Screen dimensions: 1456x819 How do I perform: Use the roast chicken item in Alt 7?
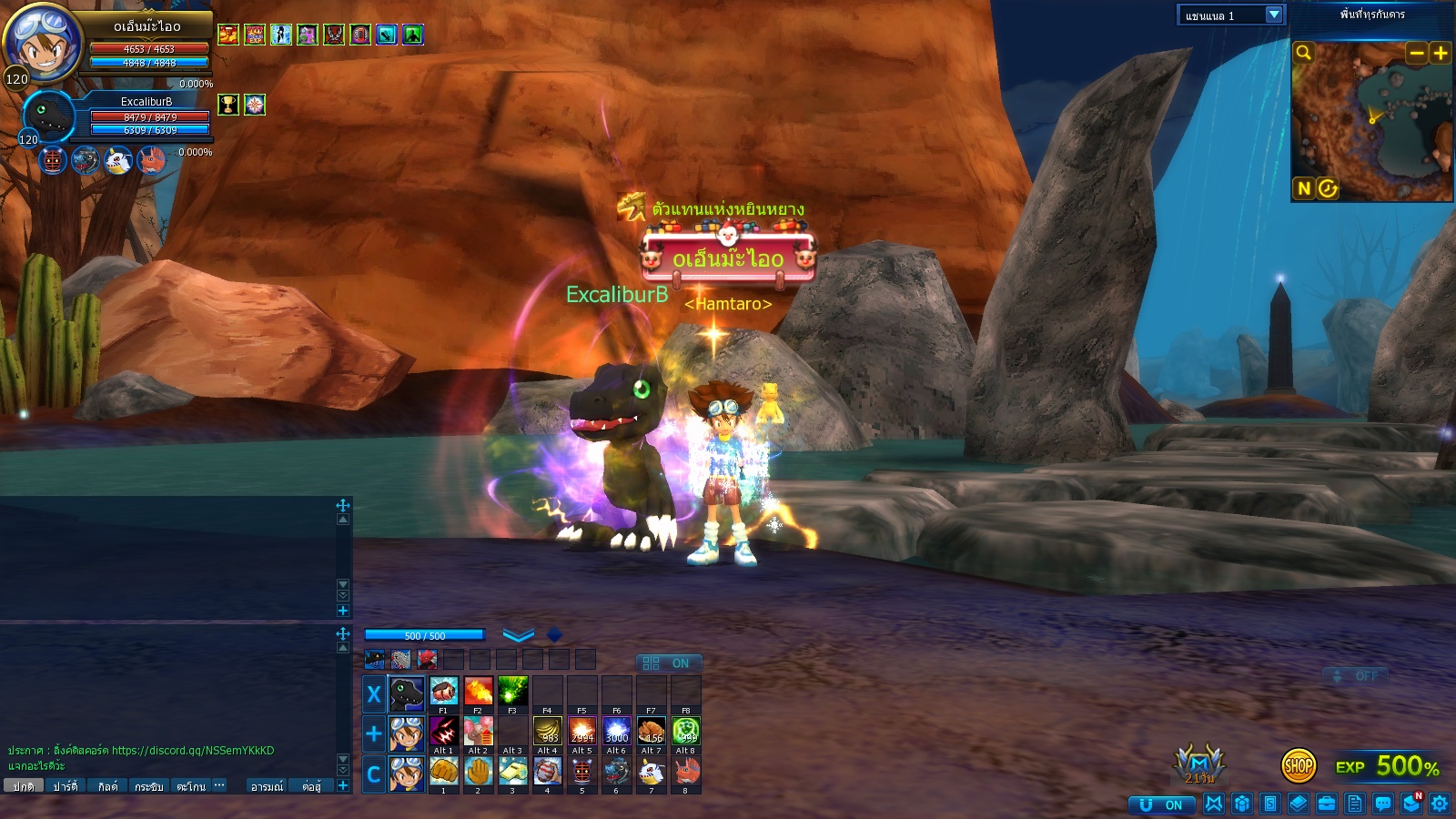[x=652, y=732]
